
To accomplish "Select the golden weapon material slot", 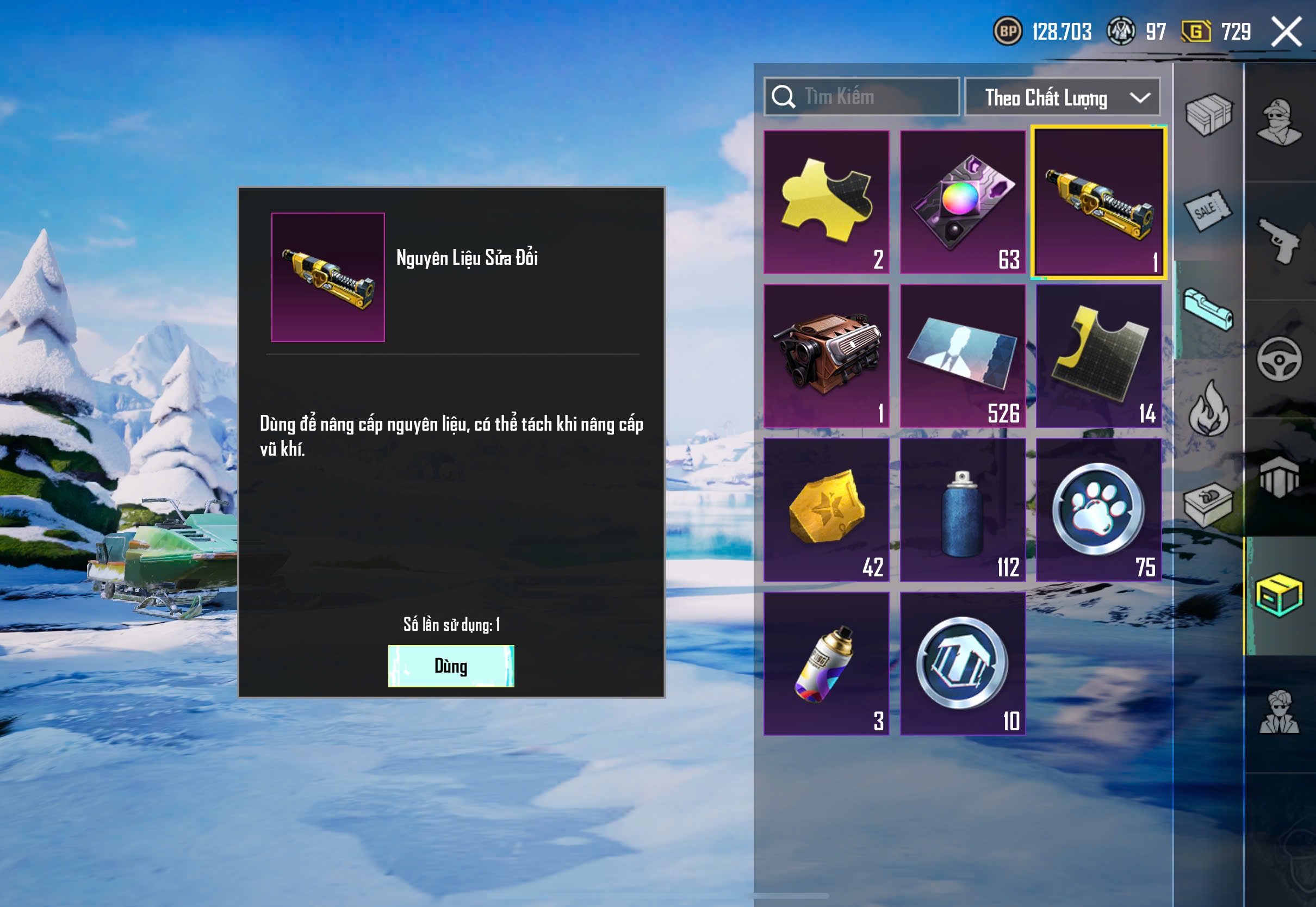I will [1098, 203].
